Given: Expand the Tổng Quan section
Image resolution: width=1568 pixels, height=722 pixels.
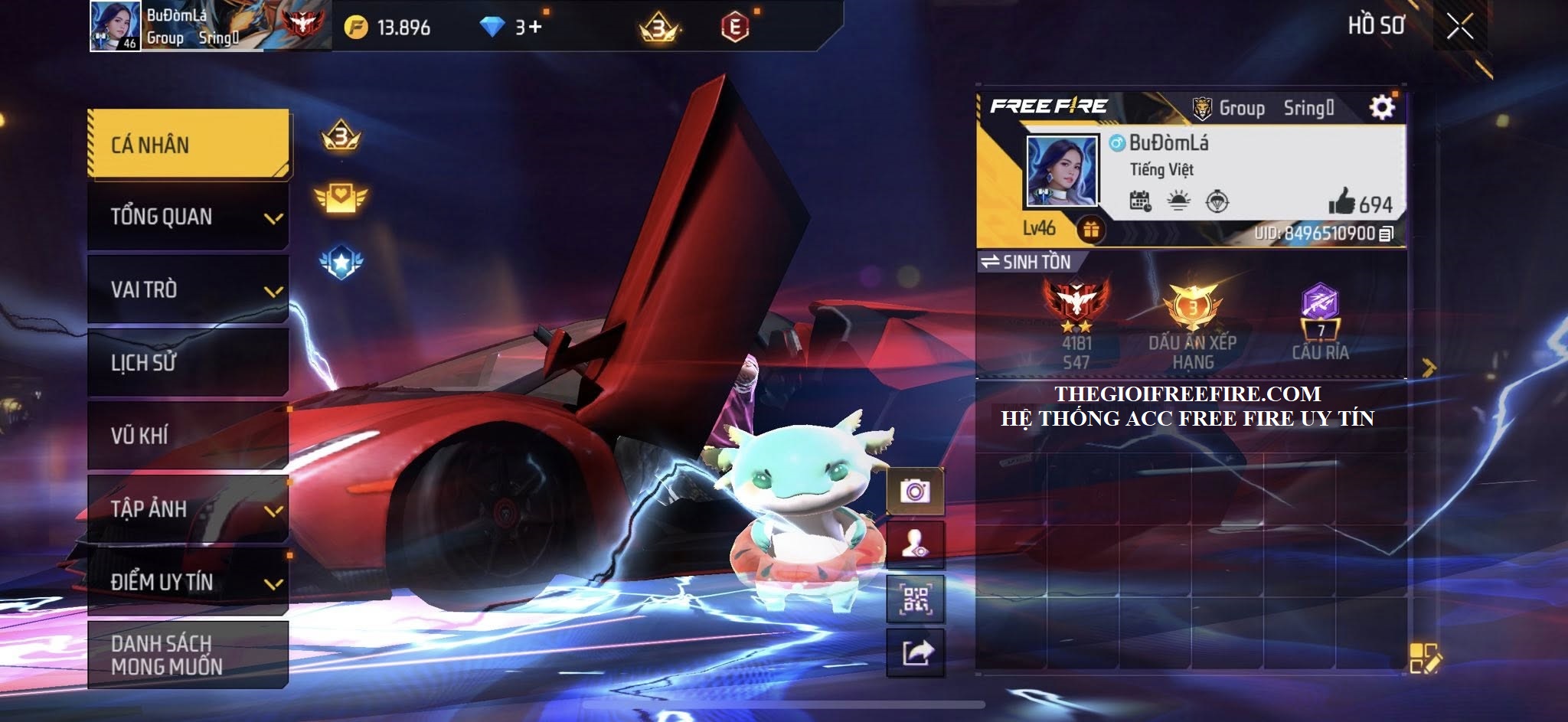Looking at the screenshot, I should [188, 217].
